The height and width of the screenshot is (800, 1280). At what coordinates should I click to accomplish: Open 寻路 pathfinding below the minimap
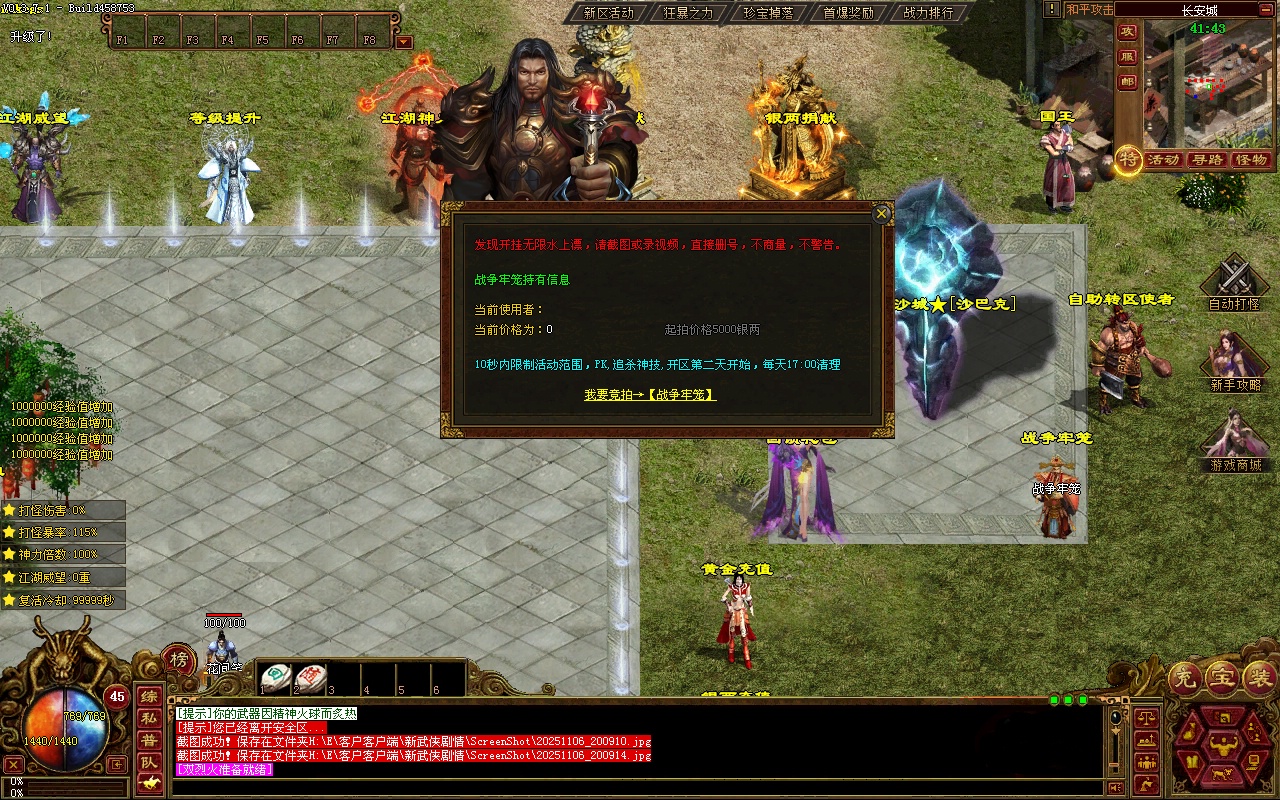pyautogui.click(x=1207, y=160)
